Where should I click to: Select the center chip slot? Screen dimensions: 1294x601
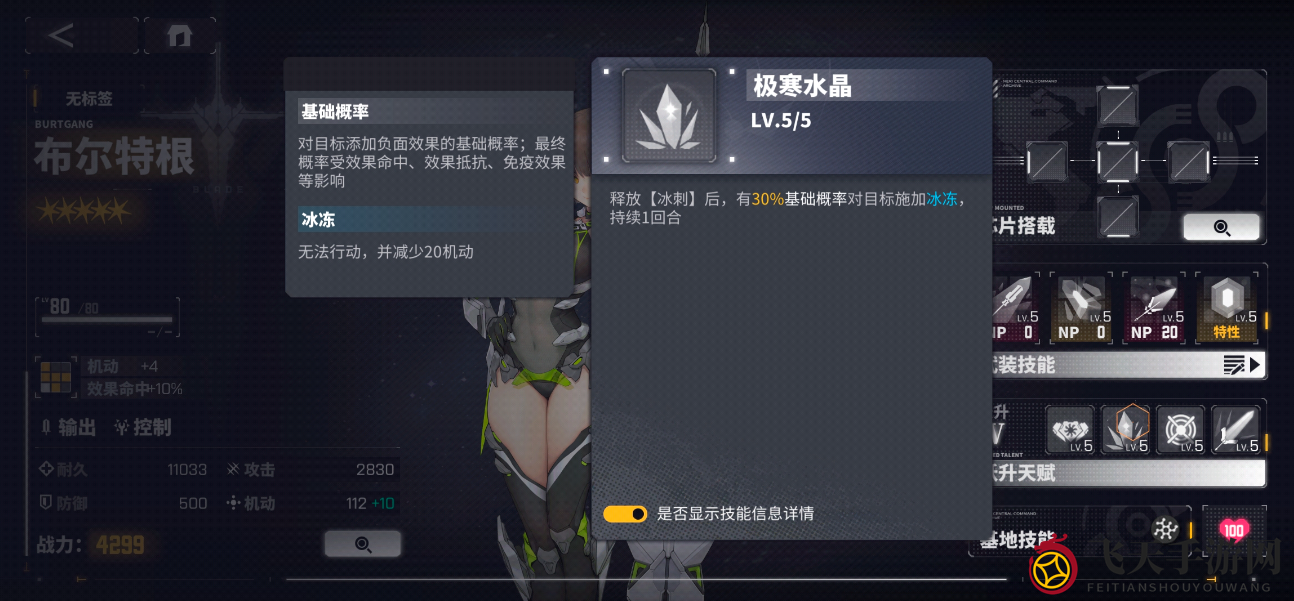[1116, 161]
